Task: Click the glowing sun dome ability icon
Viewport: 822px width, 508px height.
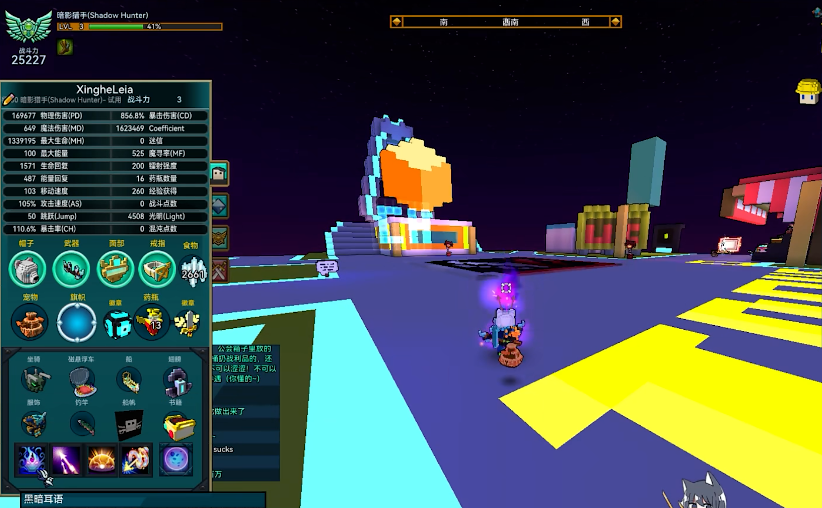Action: tap(101, 460)
